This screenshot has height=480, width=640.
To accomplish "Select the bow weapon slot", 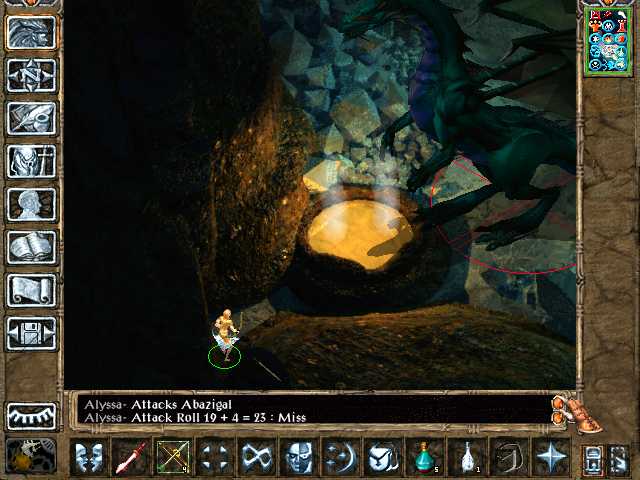I will [x=172, y=458].
